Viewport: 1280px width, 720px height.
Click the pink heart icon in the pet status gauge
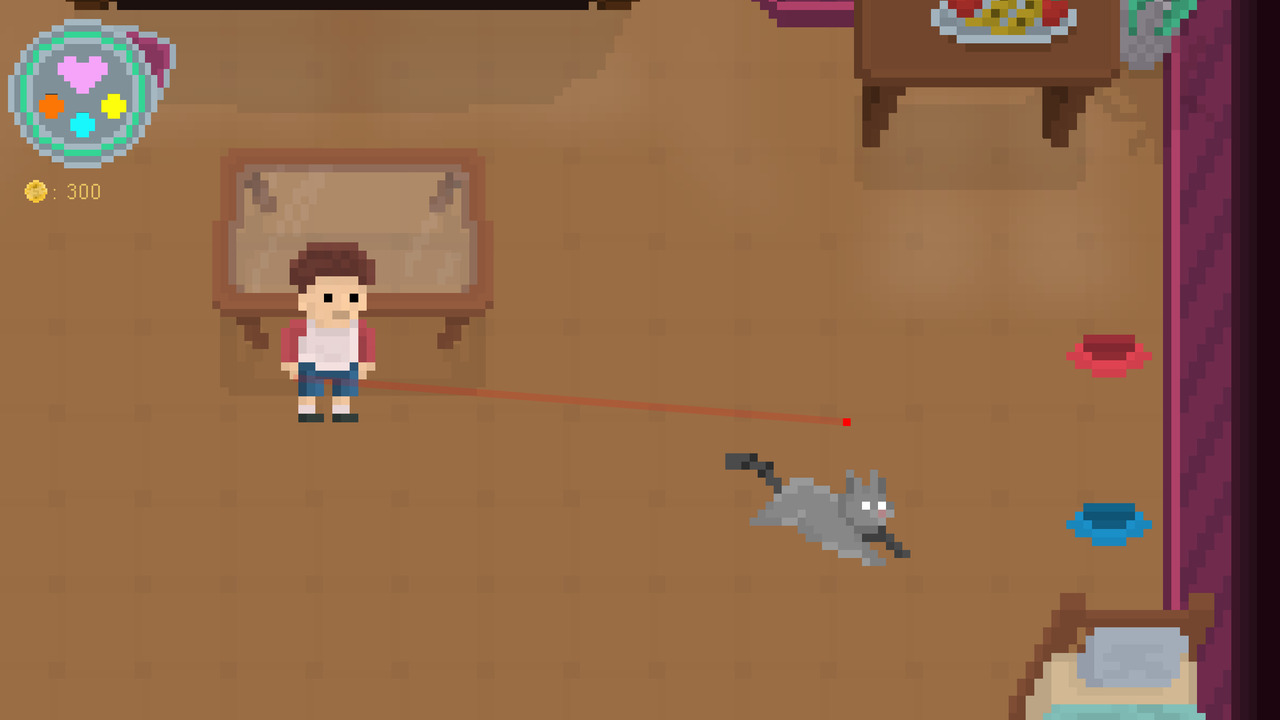pyautogui.click(x=82, y=72)
